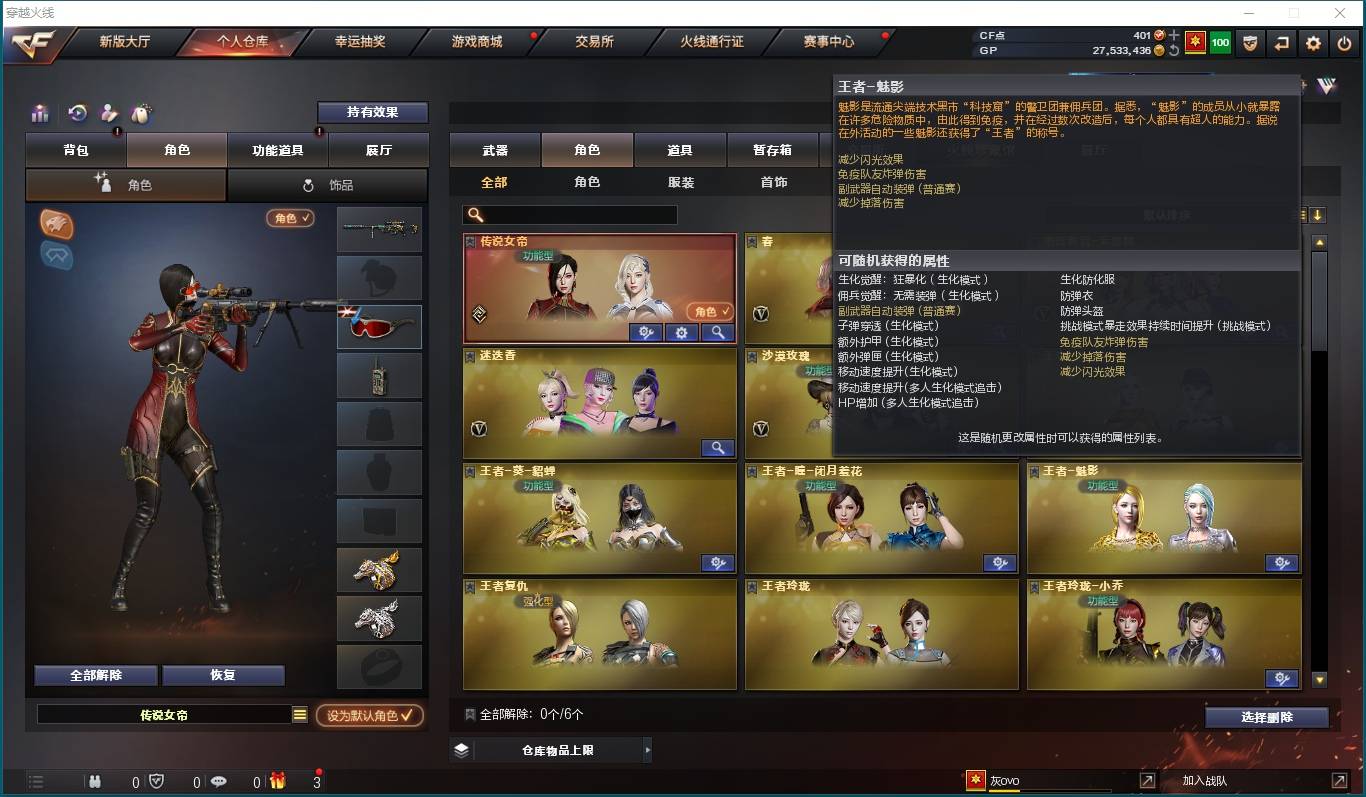Open the restore history icon above 背包 tab
Viewport: 1366px width, 797px height.
point(76,112)
